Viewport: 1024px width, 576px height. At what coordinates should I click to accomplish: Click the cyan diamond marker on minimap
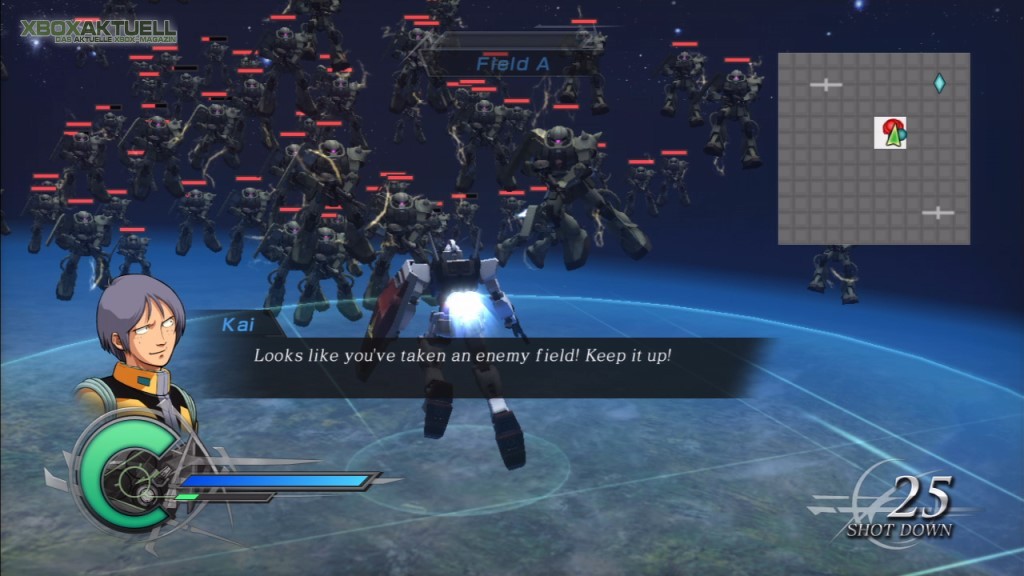coord(939,83)
